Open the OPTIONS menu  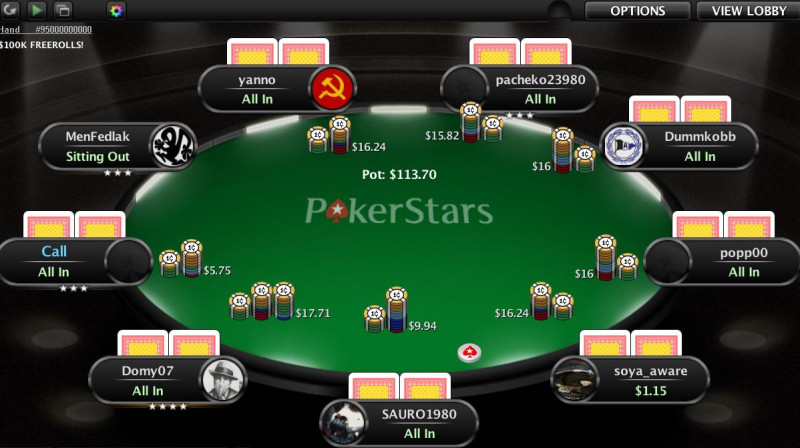click(637, 11)
